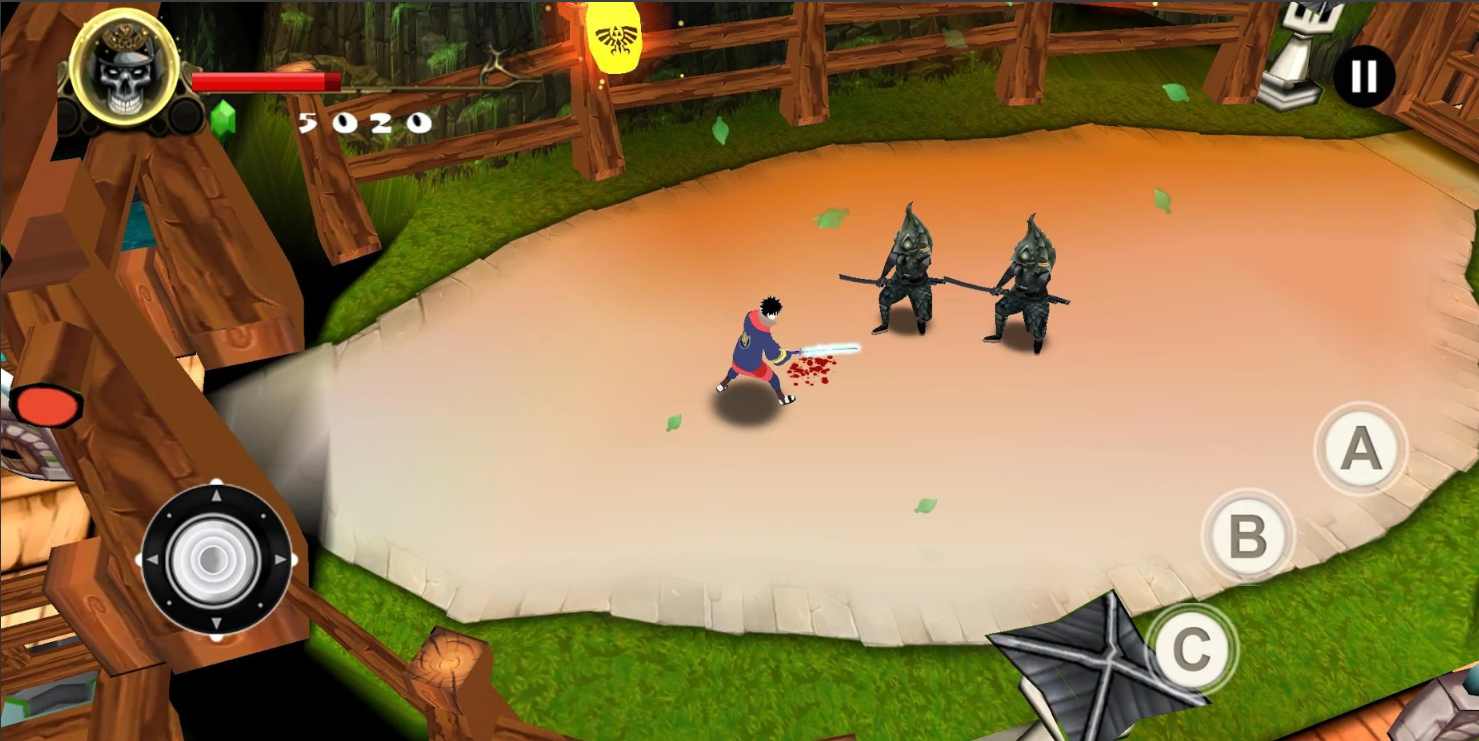Toggle the joystick right arrow

280,557
